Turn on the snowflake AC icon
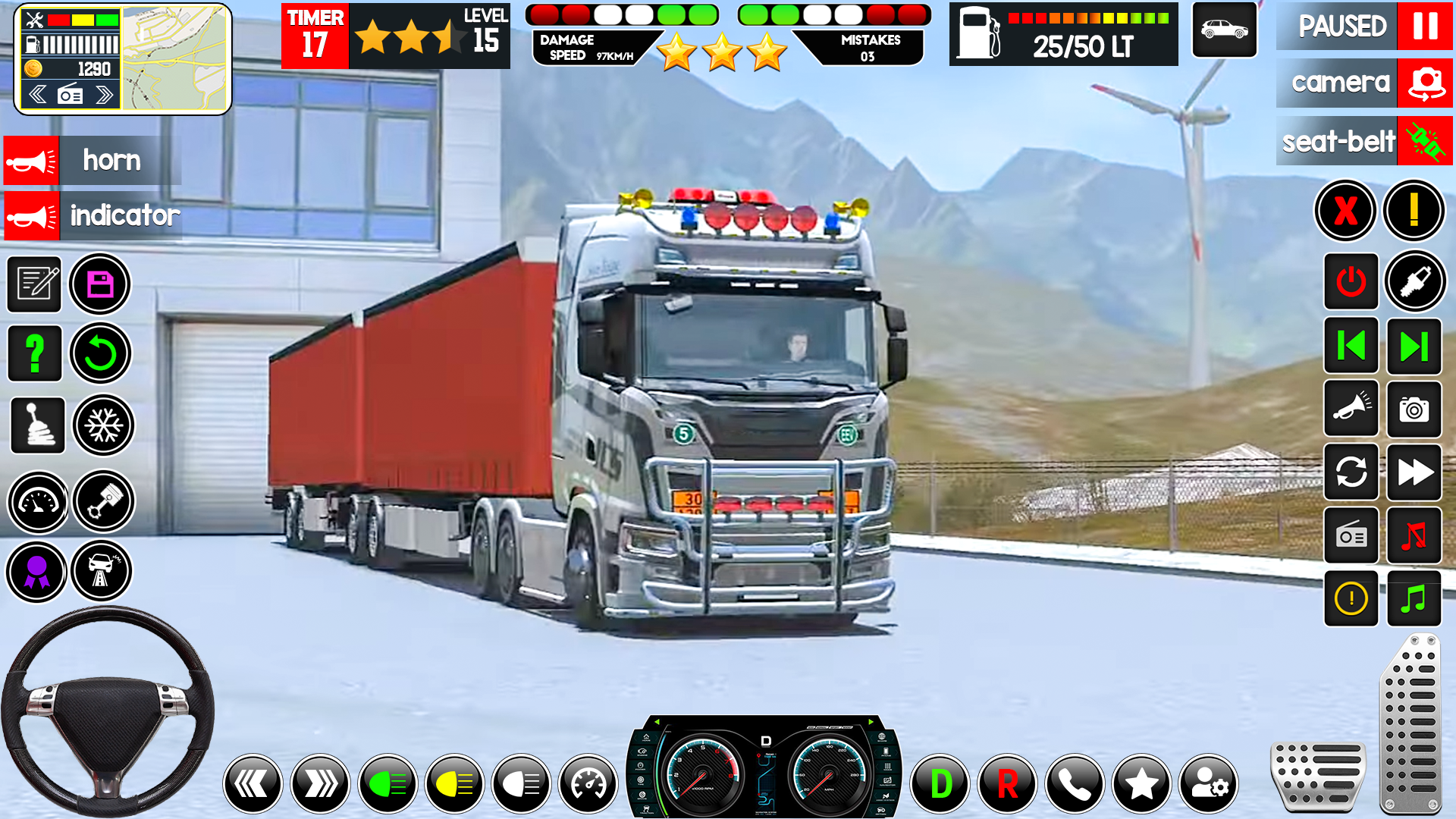 (x=103, y=425)
